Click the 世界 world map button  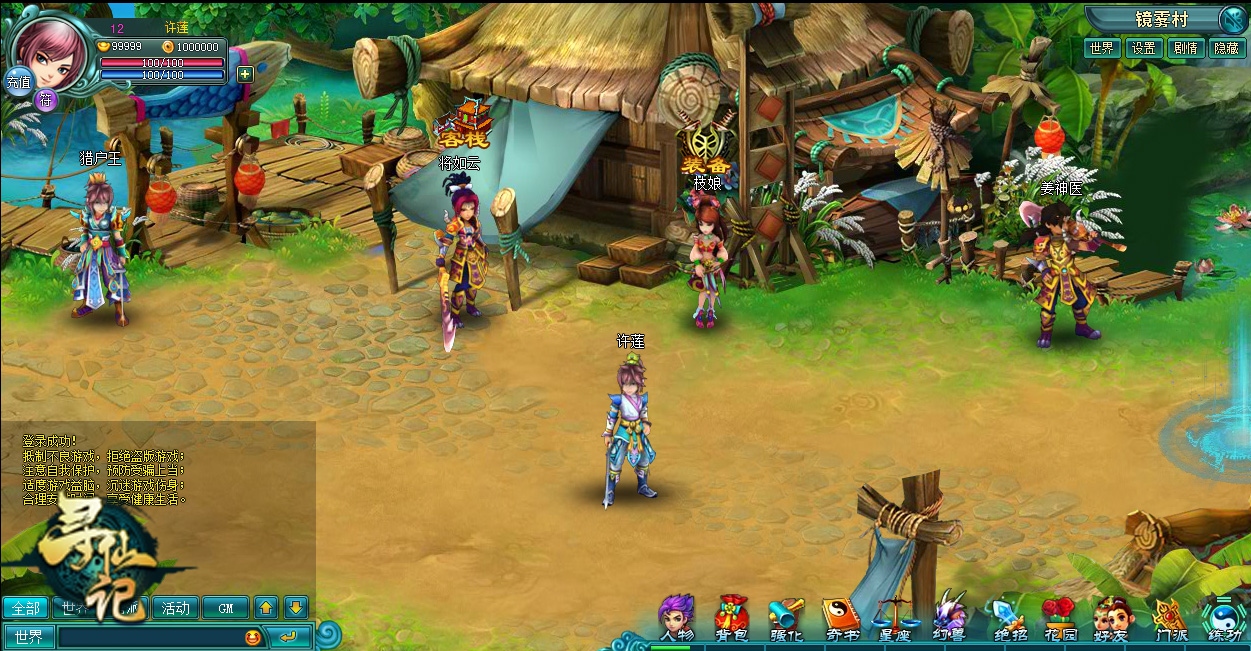[1102, 48]
